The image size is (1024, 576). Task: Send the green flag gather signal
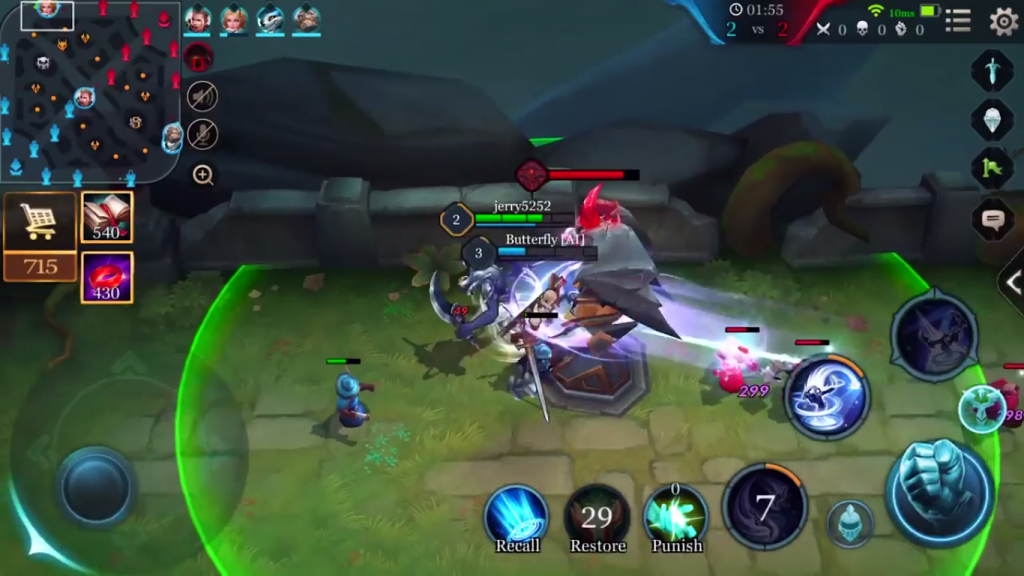click(x=992, y=167)
